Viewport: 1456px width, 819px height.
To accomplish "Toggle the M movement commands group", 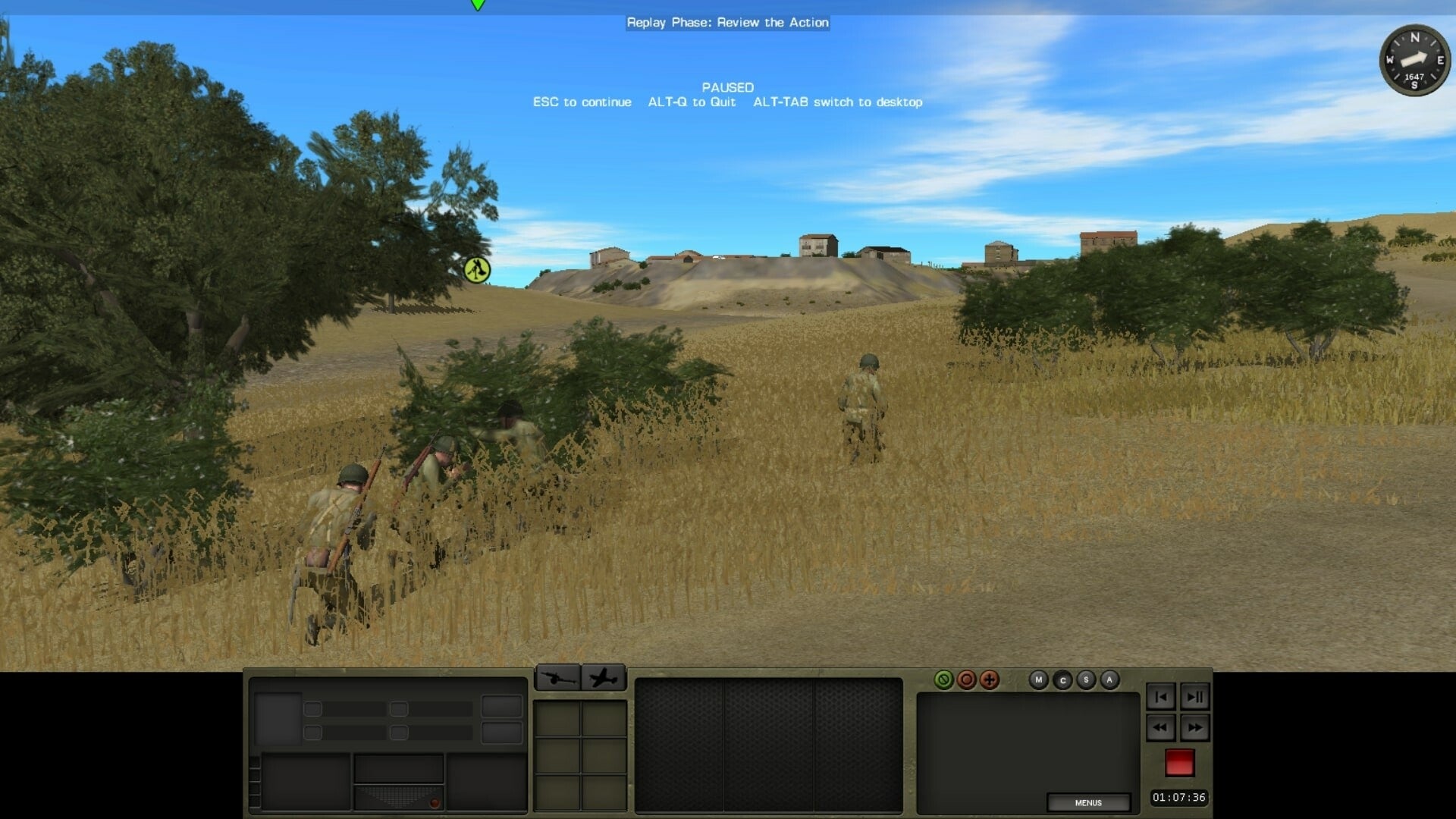I will coord(1039,679).
